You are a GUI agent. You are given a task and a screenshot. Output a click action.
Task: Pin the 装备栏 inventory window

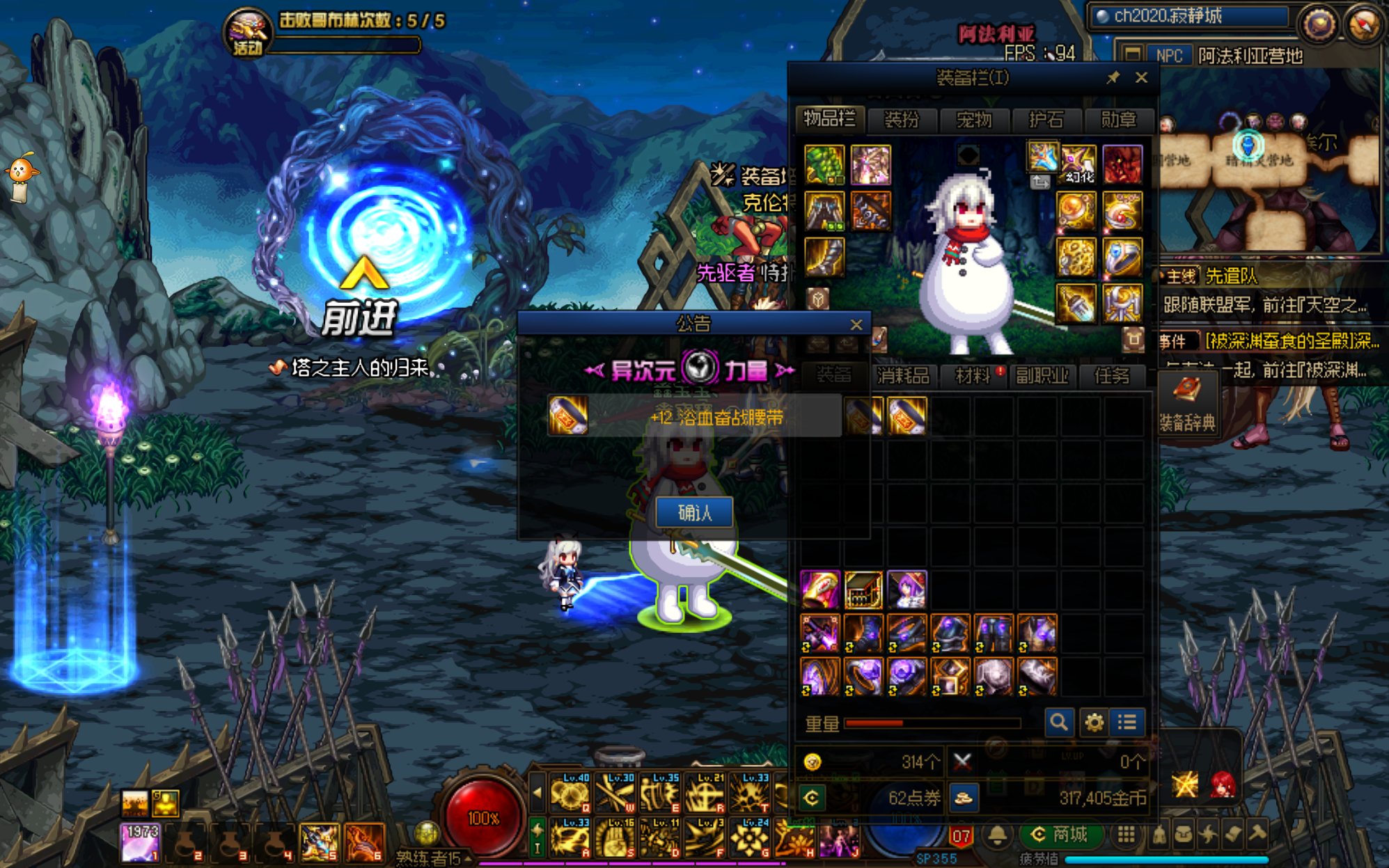[1113, 78]
